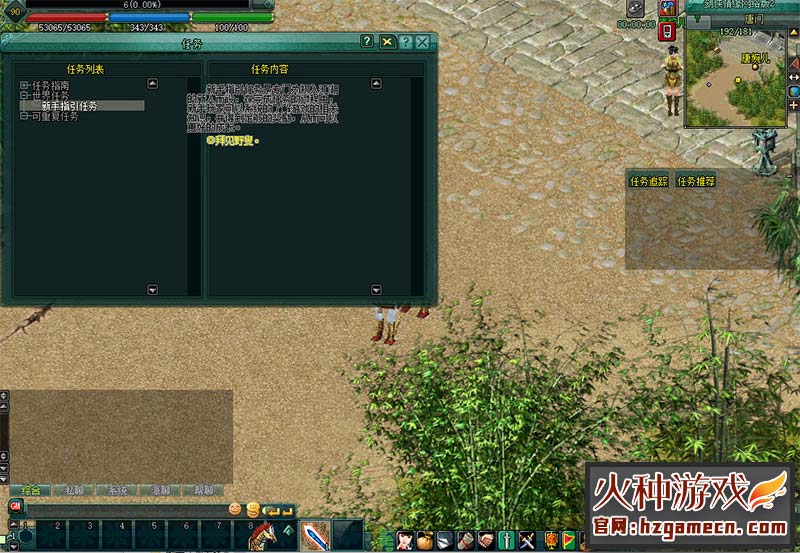Click the red phone icon near minimap
800x553 pixels.
tap(667, 32)
